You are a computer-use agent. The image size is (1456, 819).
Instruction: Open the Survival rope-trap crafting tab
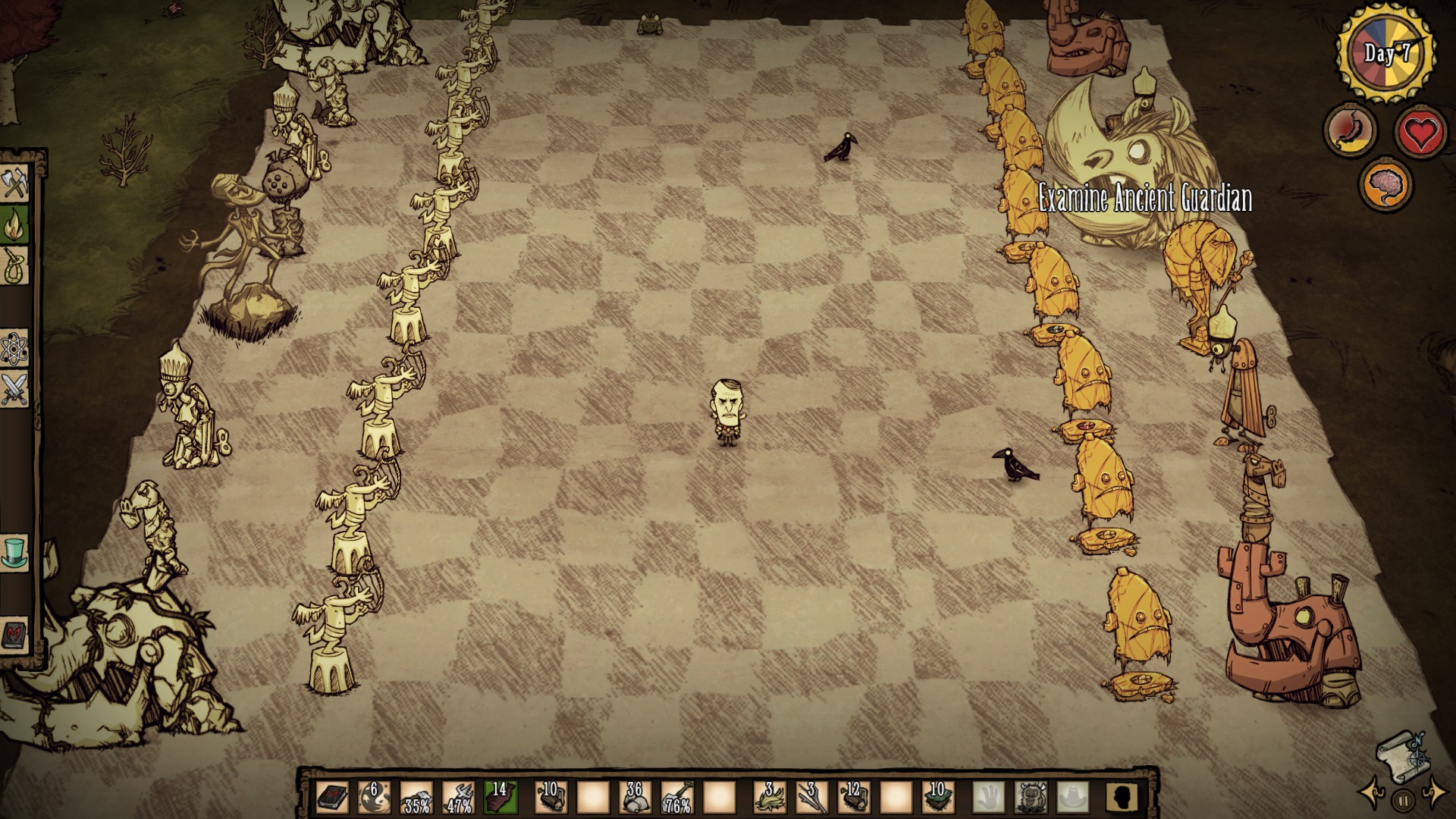click(14, 265)
